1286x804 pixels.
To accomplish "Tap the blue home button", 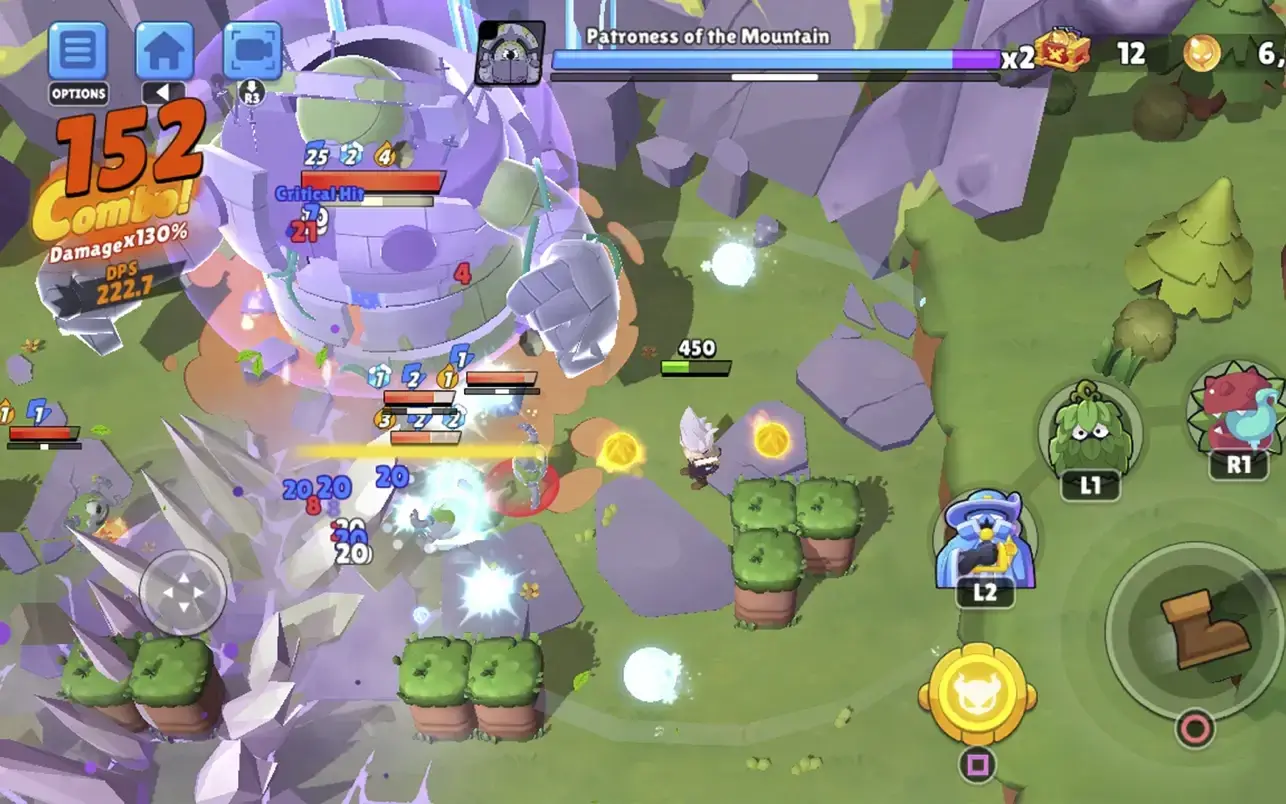I will coord(164,50).
